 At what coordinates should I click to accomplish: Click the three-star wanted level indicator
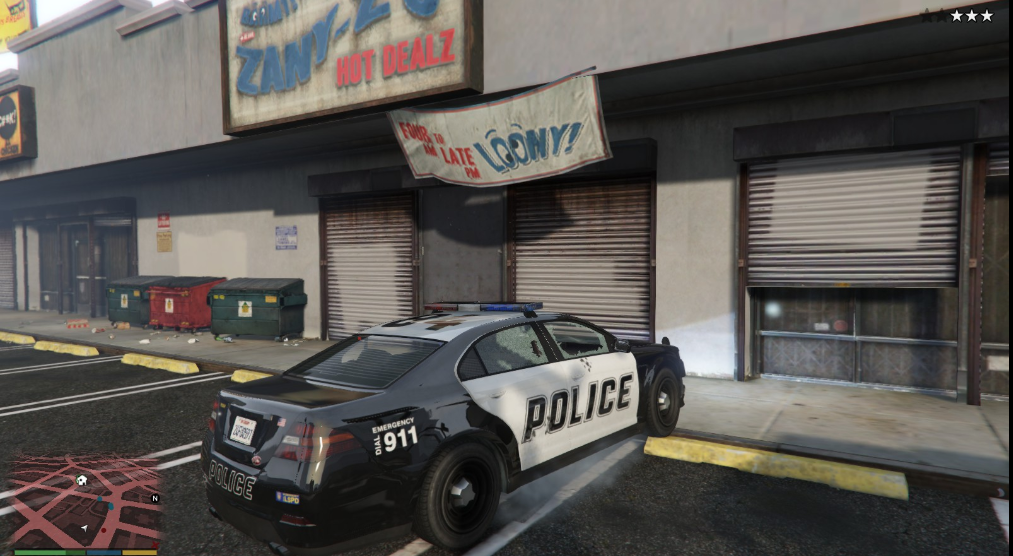point(971,15)
